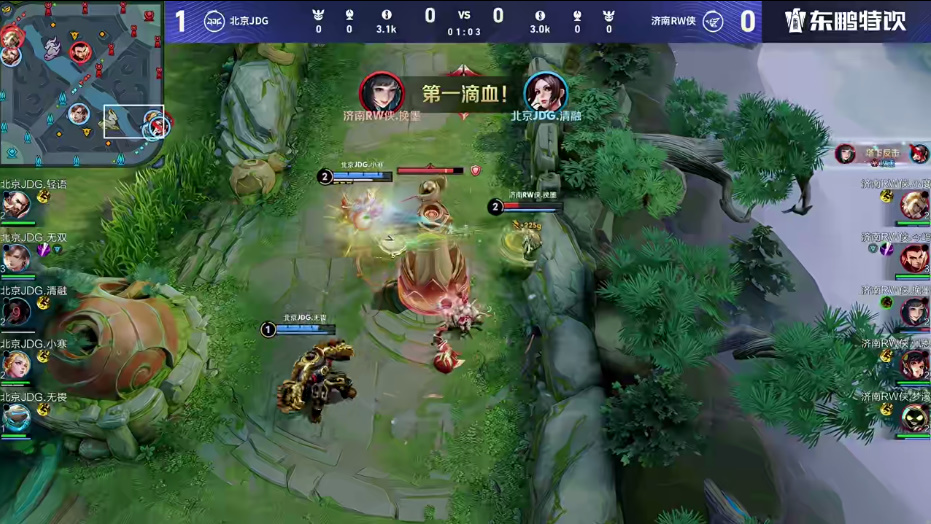
Task: Select 北京JDG.小赛 blonde hero portrait
Action: (15, 365)
